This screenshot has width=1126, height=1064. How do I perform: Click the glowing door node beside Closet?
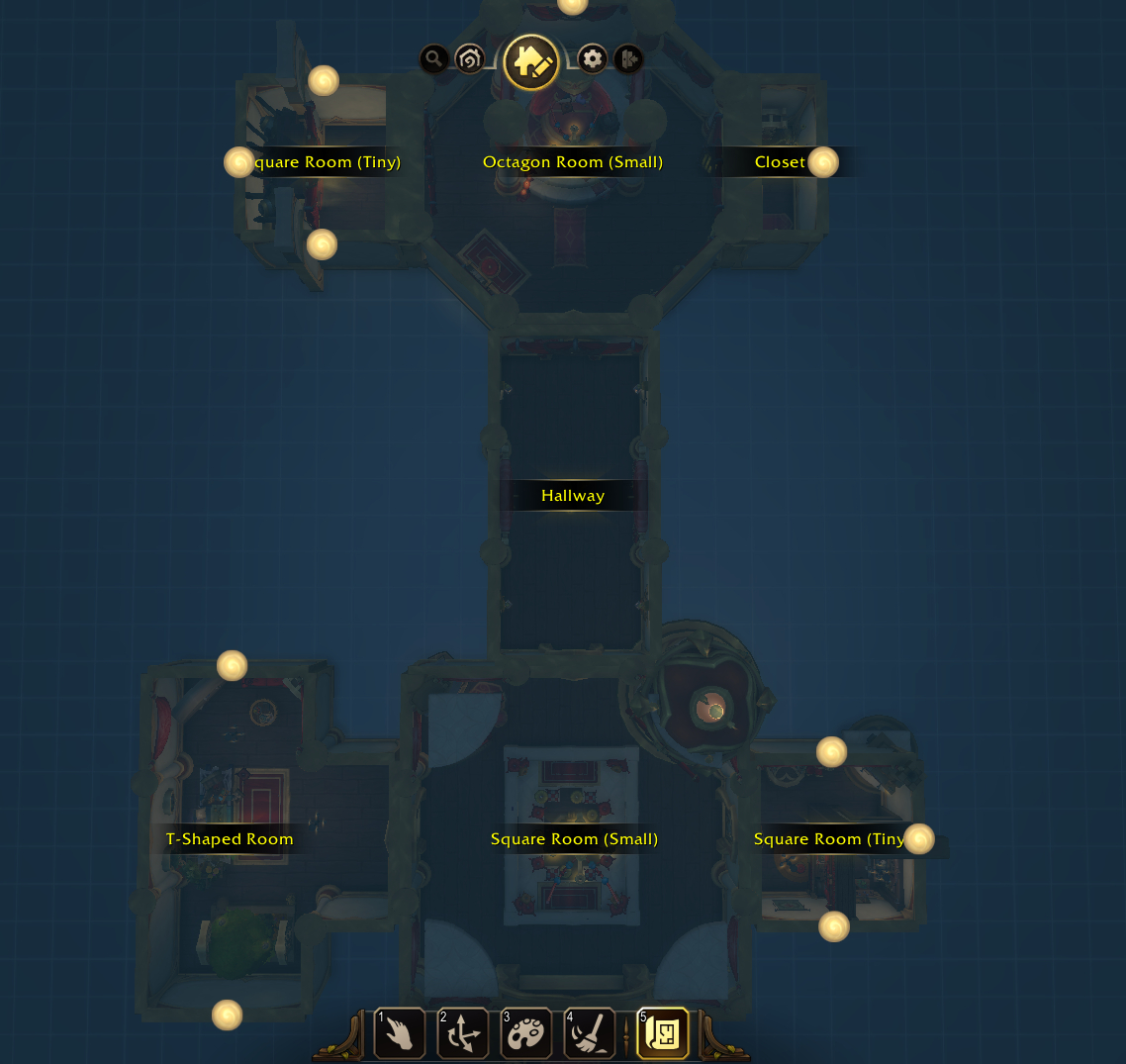823,162
